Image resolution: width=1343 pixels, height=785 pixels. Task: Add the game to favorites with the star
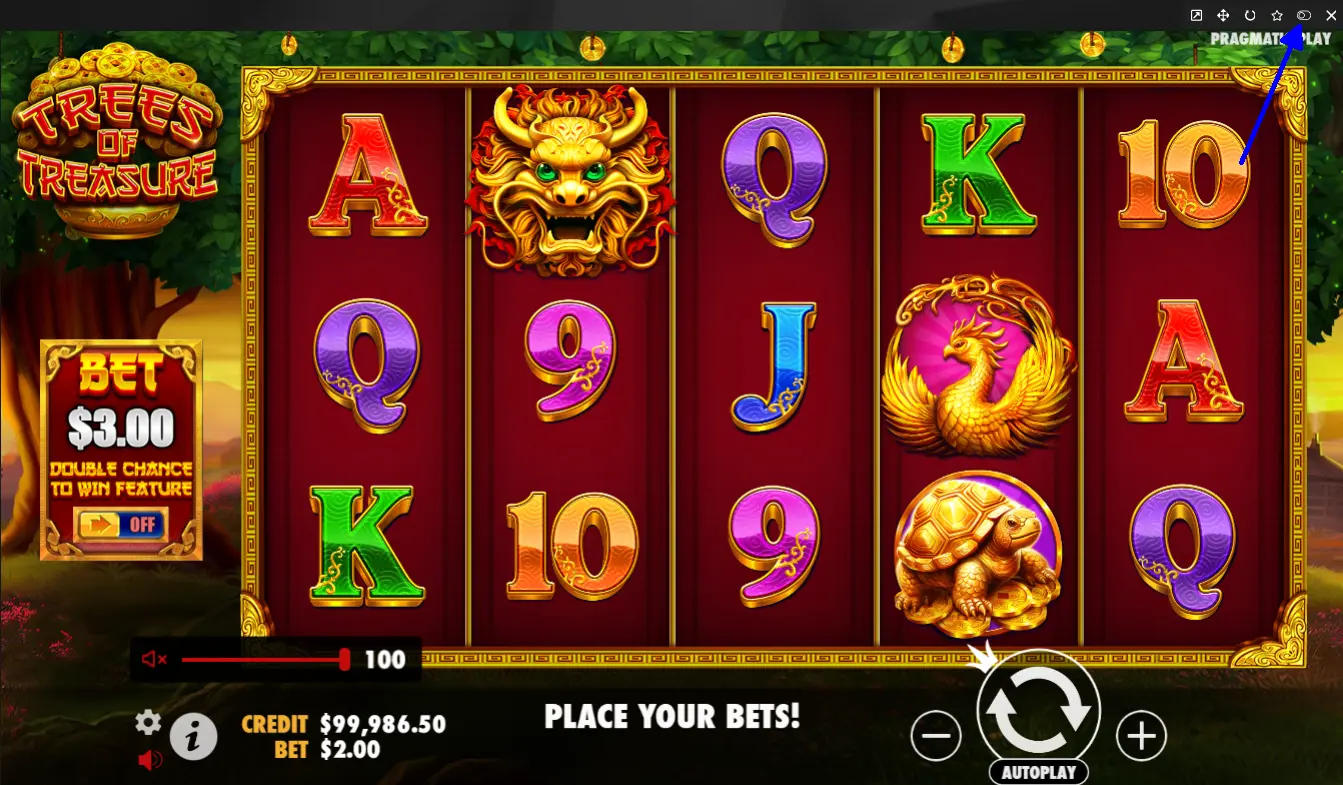(x=1277, y=15)
